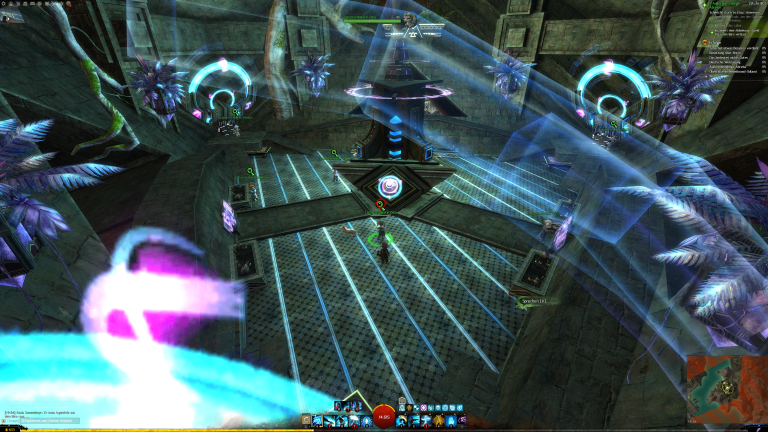The image size is (768, 432).
Task: Activate the first profession skill above weapon bar
Action: pyautogui.click(x=340, y=405)
